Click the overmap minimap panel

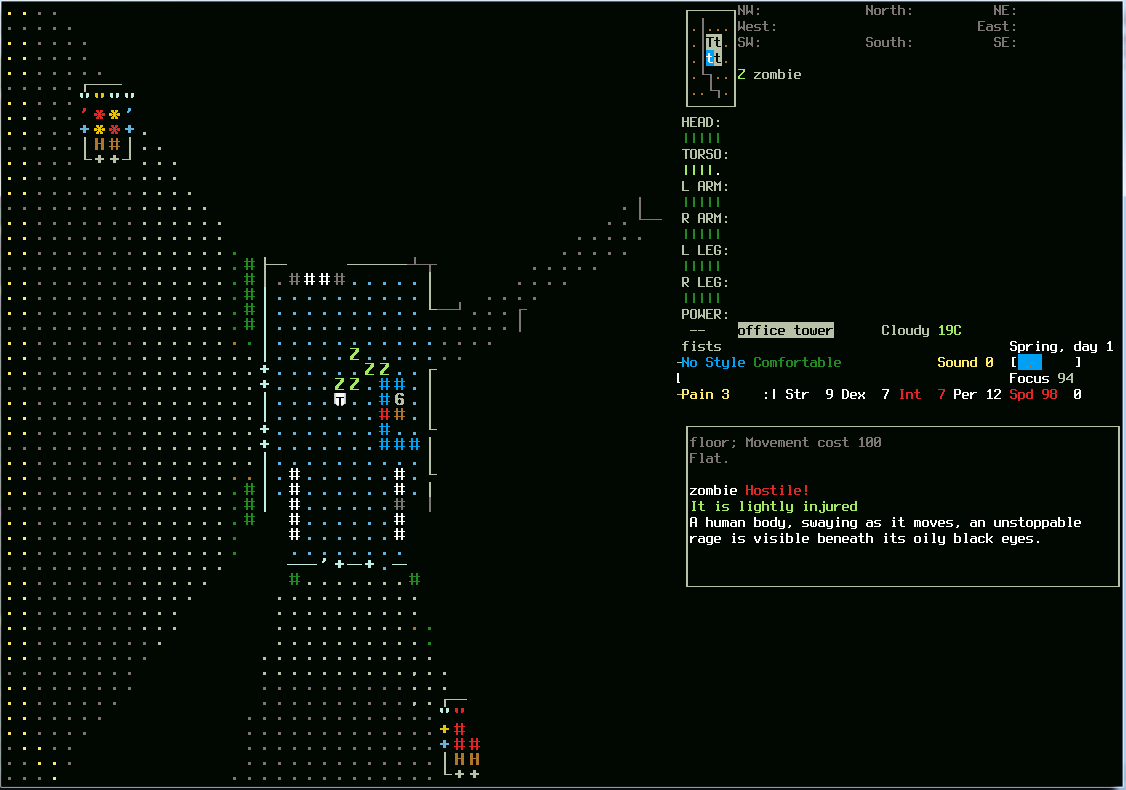(711, 58)
